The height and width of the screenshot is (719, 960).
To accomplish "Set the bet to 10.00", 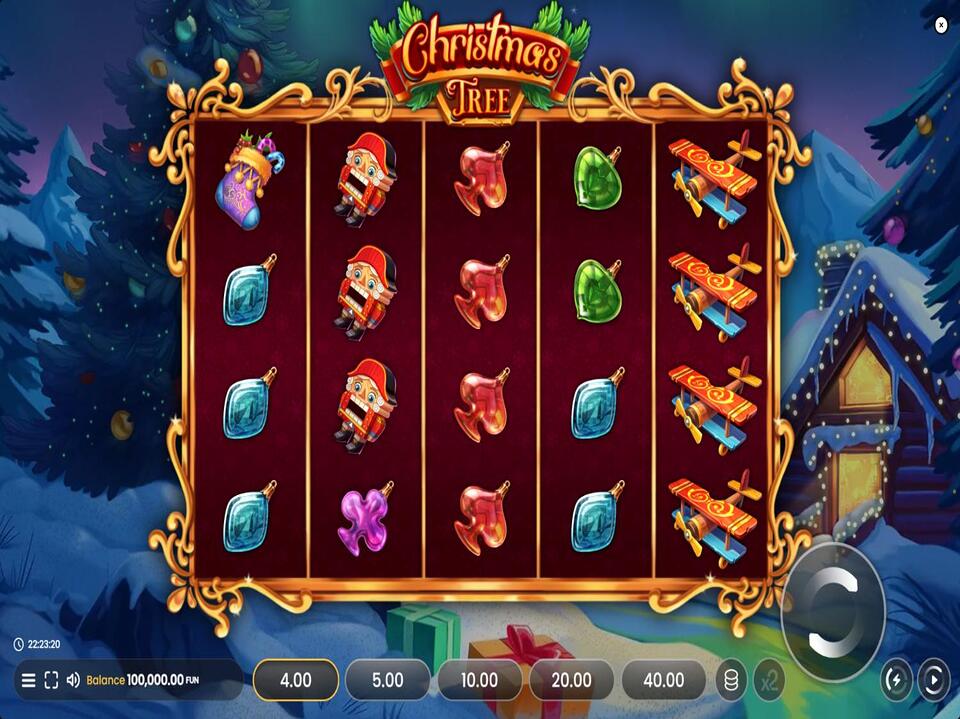I will (479, 680).
